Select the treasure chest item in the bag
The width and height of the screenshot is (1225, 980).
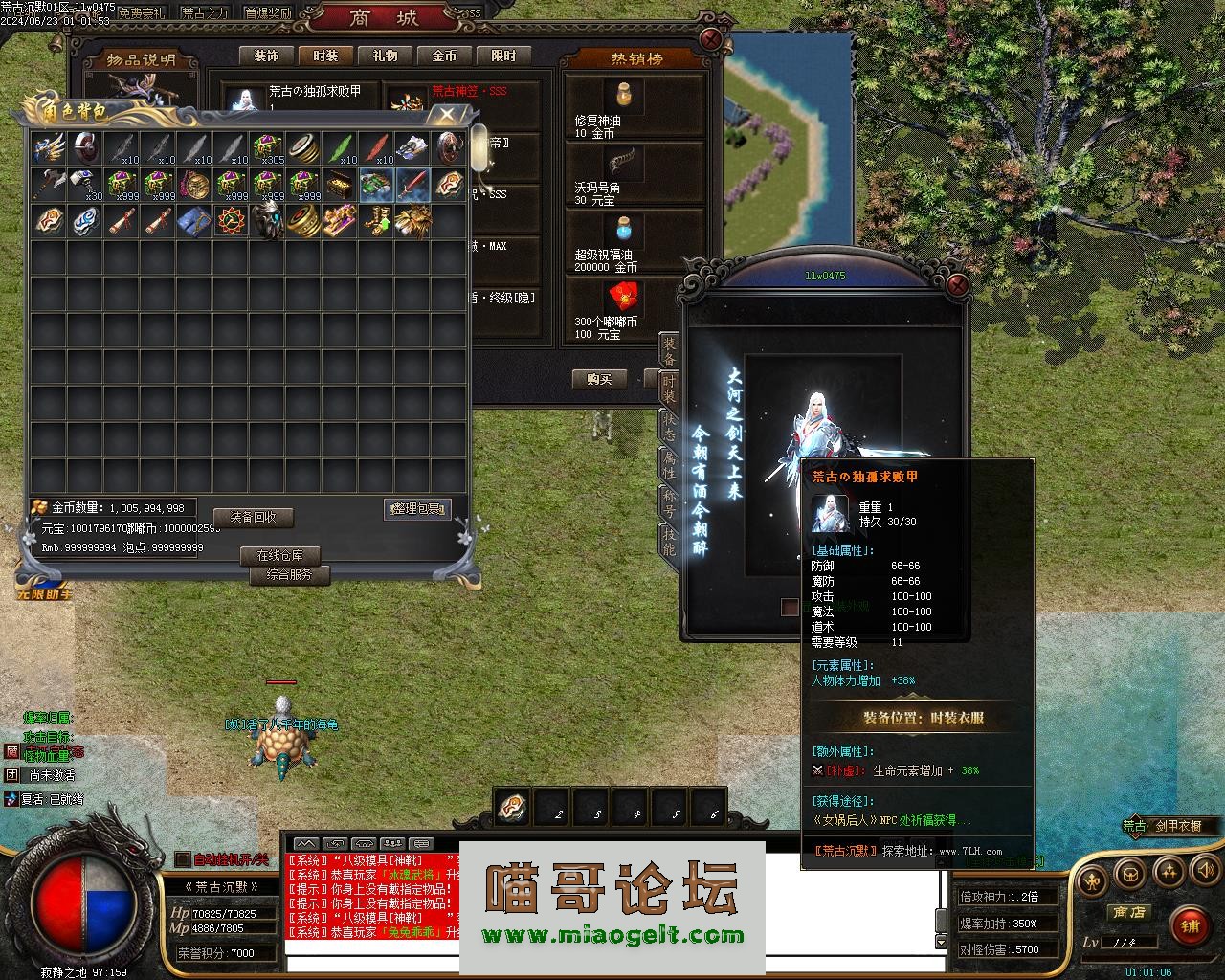click(x=341, y=184)
